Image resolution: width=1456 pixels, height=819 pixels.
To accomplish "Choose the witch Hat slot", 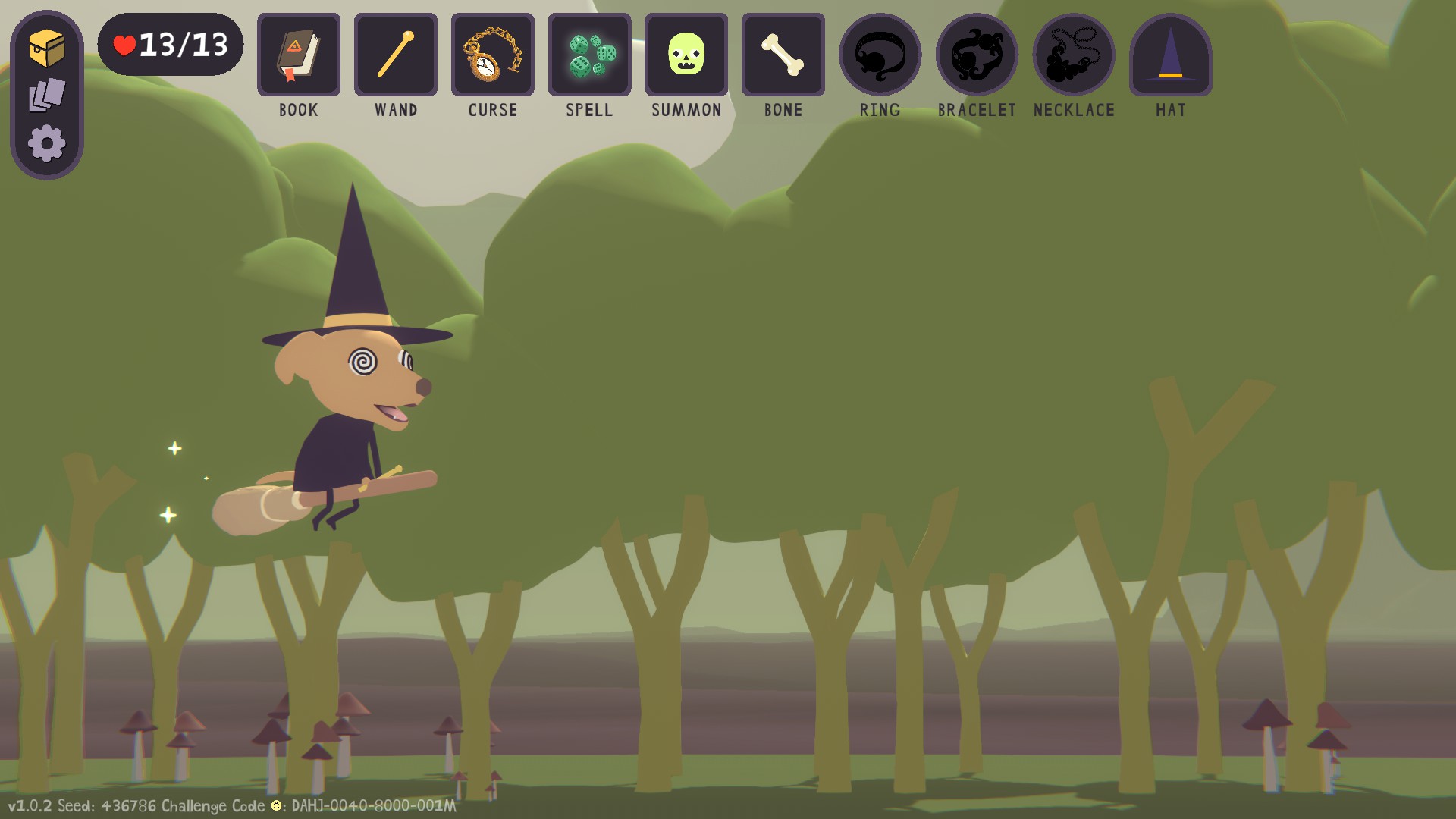I will pyautogui.click(x=1171, y=55).
